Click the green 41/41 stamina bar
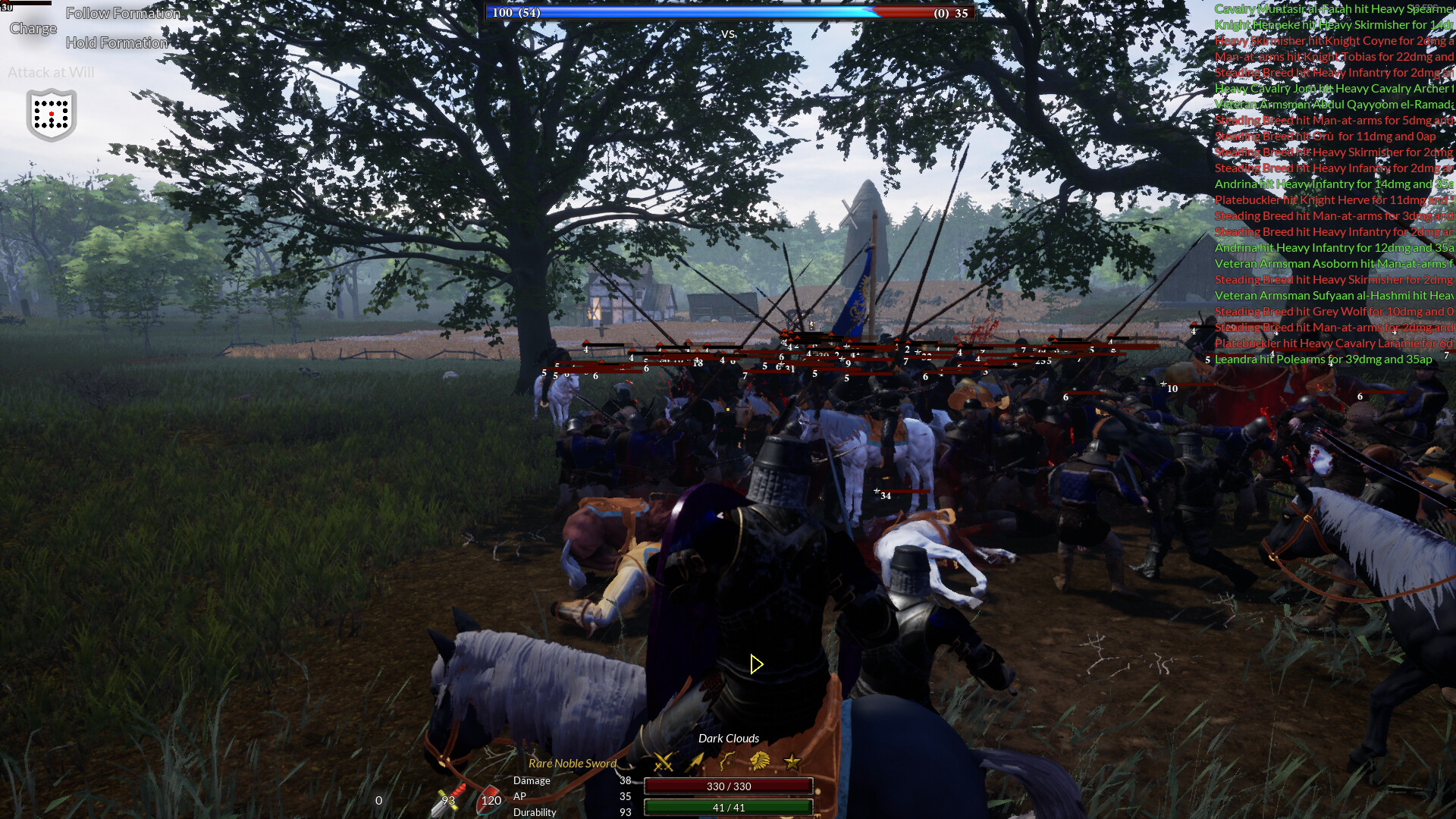The height and width of the screenshot is (819, 1456). click(727, 807)
